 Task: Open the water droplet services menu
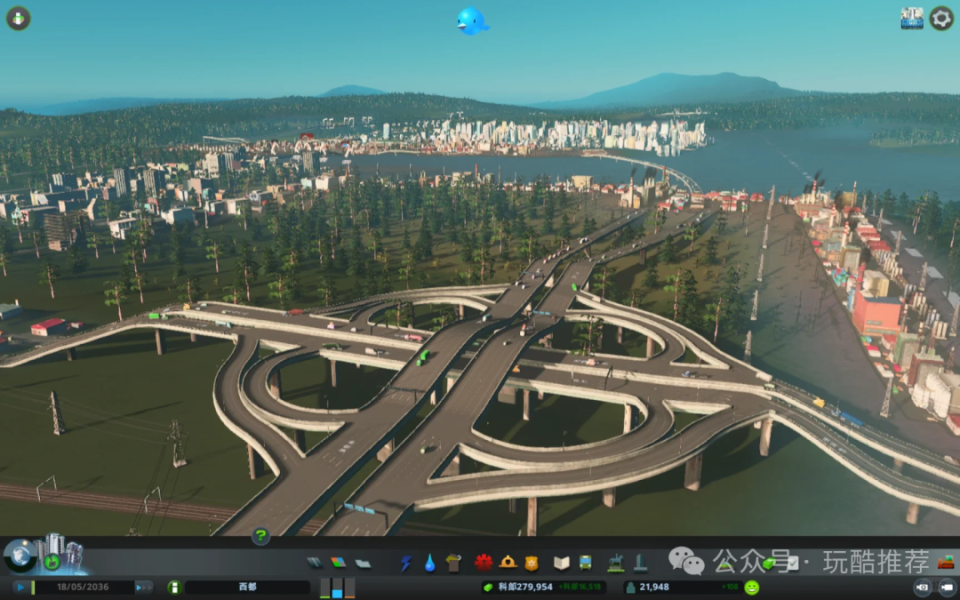coord(429,563)
